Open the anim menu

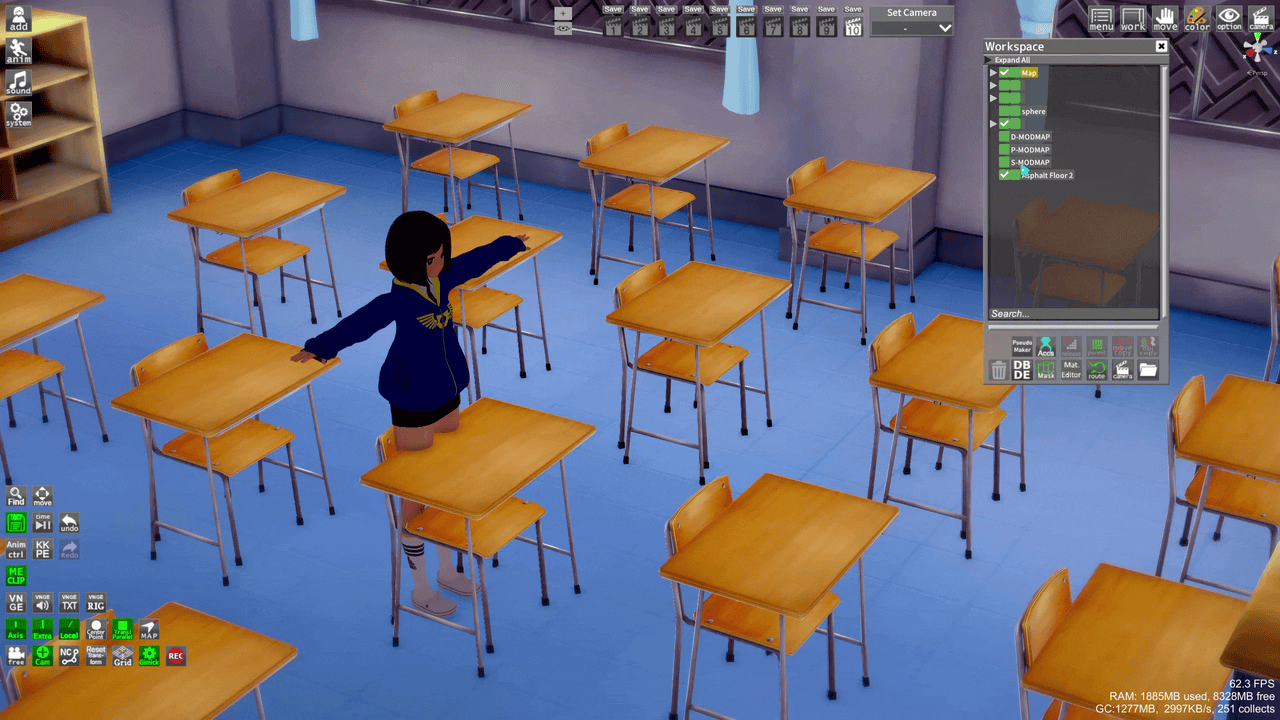click(x=18, y=51)
